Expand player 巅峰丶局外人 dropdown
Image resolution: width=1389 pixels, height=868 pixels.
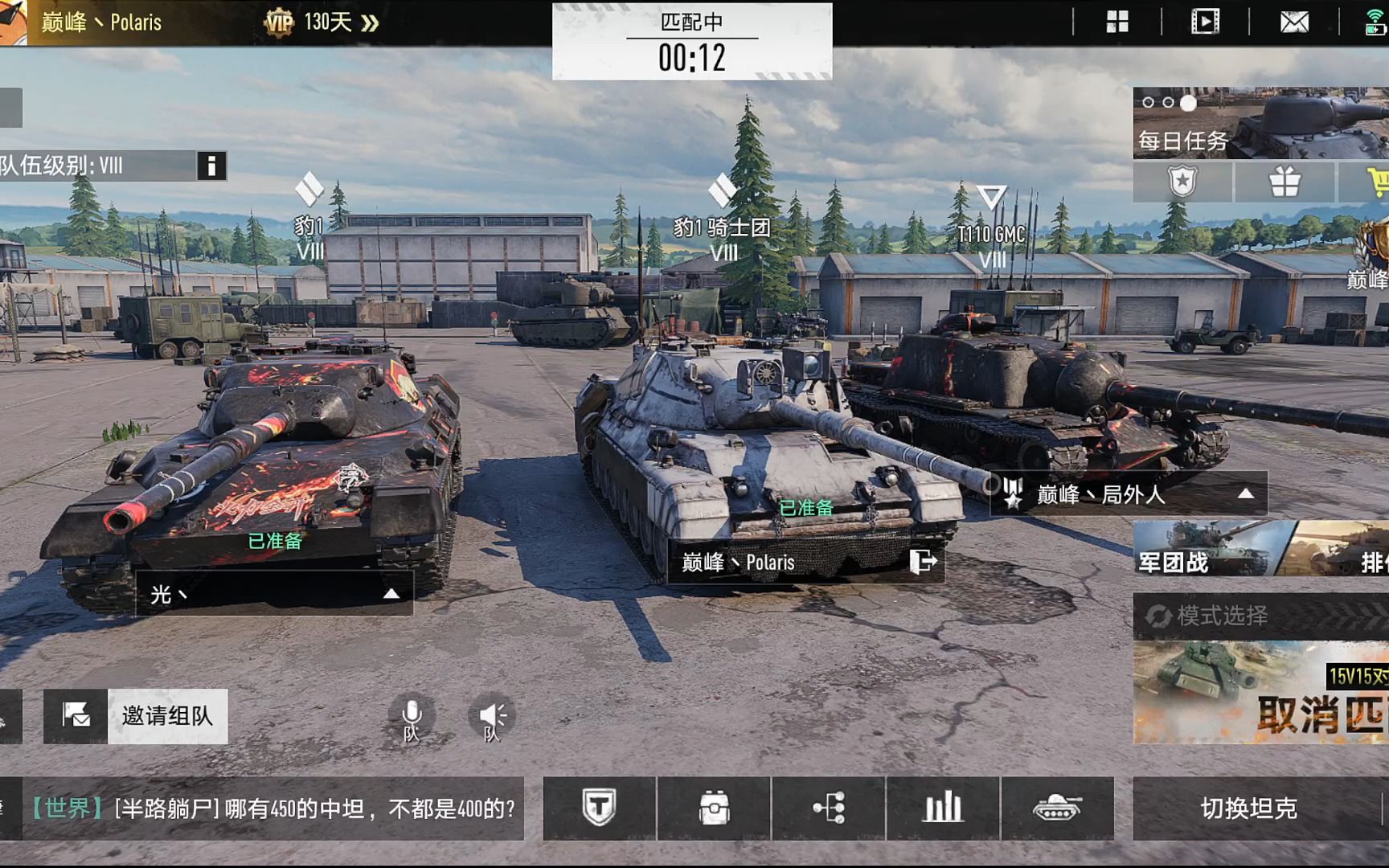(x=1245, y=493)
